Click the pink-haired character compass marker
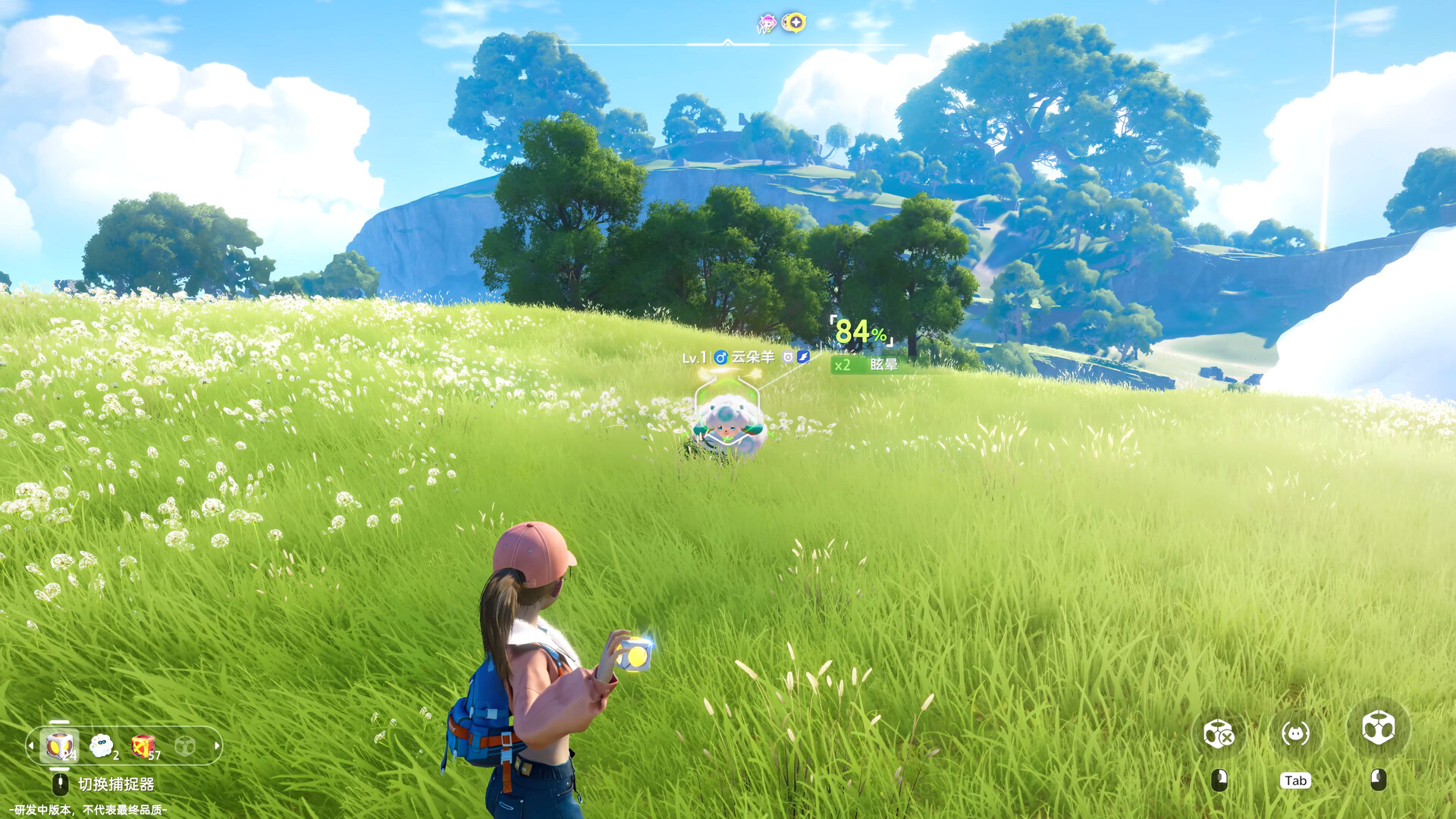This screenshot has width=1456, height=819. point(767,24)
